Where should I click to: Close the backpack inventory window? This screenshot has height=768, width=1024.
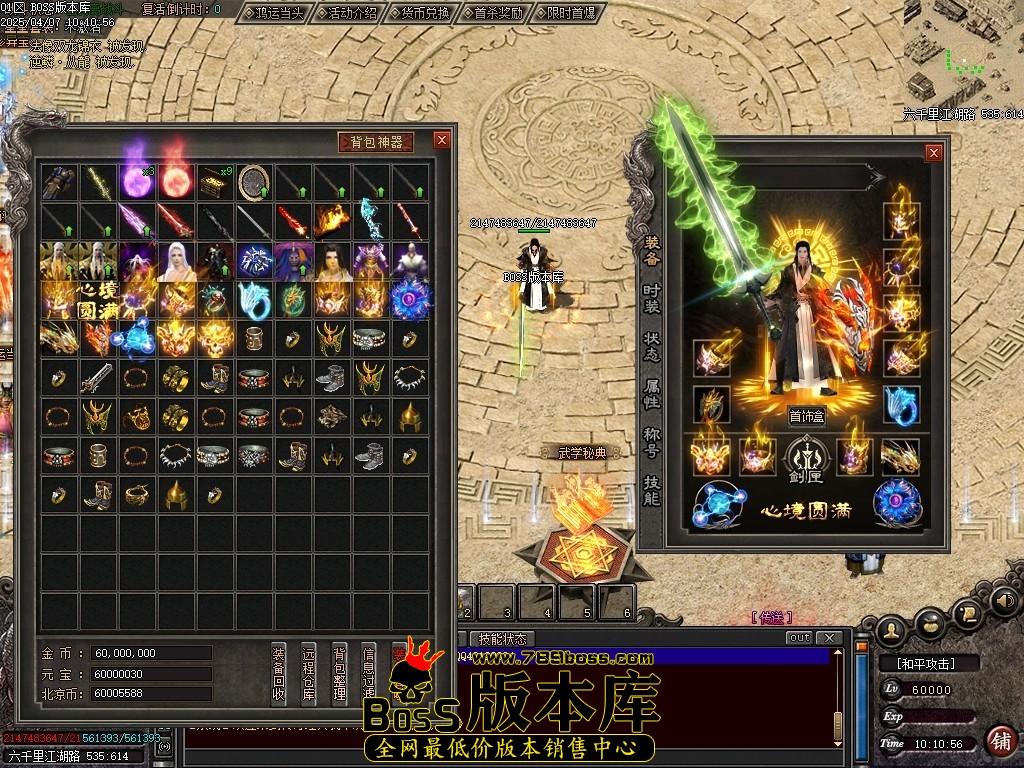441,141
